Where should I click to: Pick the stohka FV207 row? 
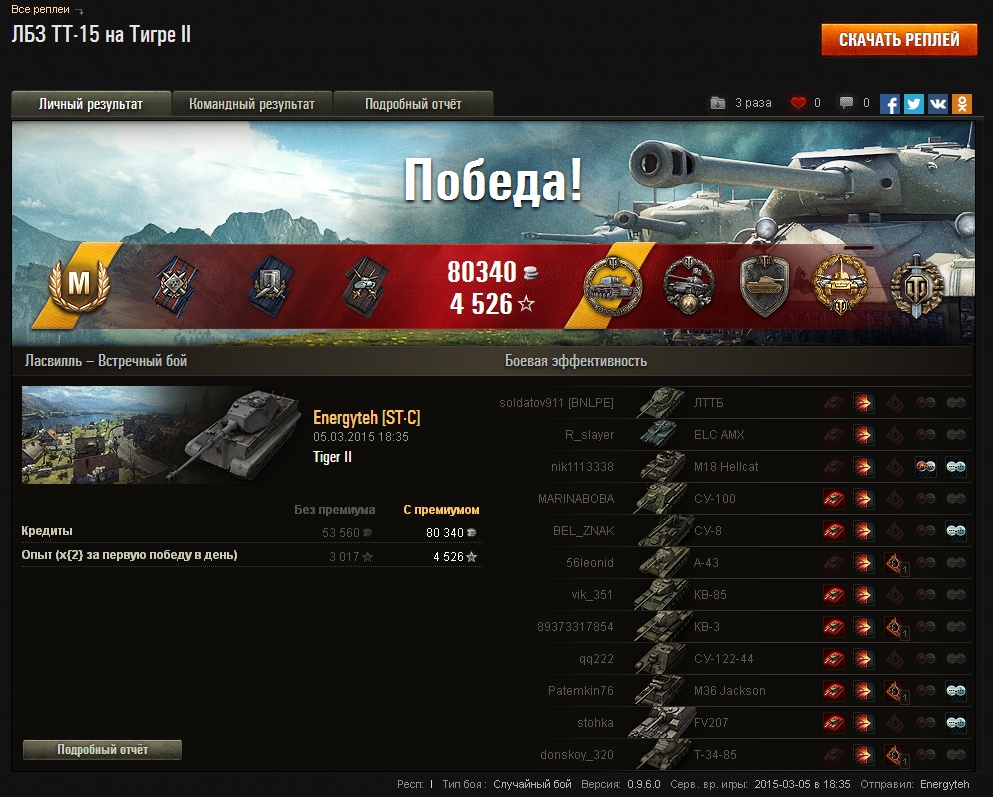click(x=595, y=723)
